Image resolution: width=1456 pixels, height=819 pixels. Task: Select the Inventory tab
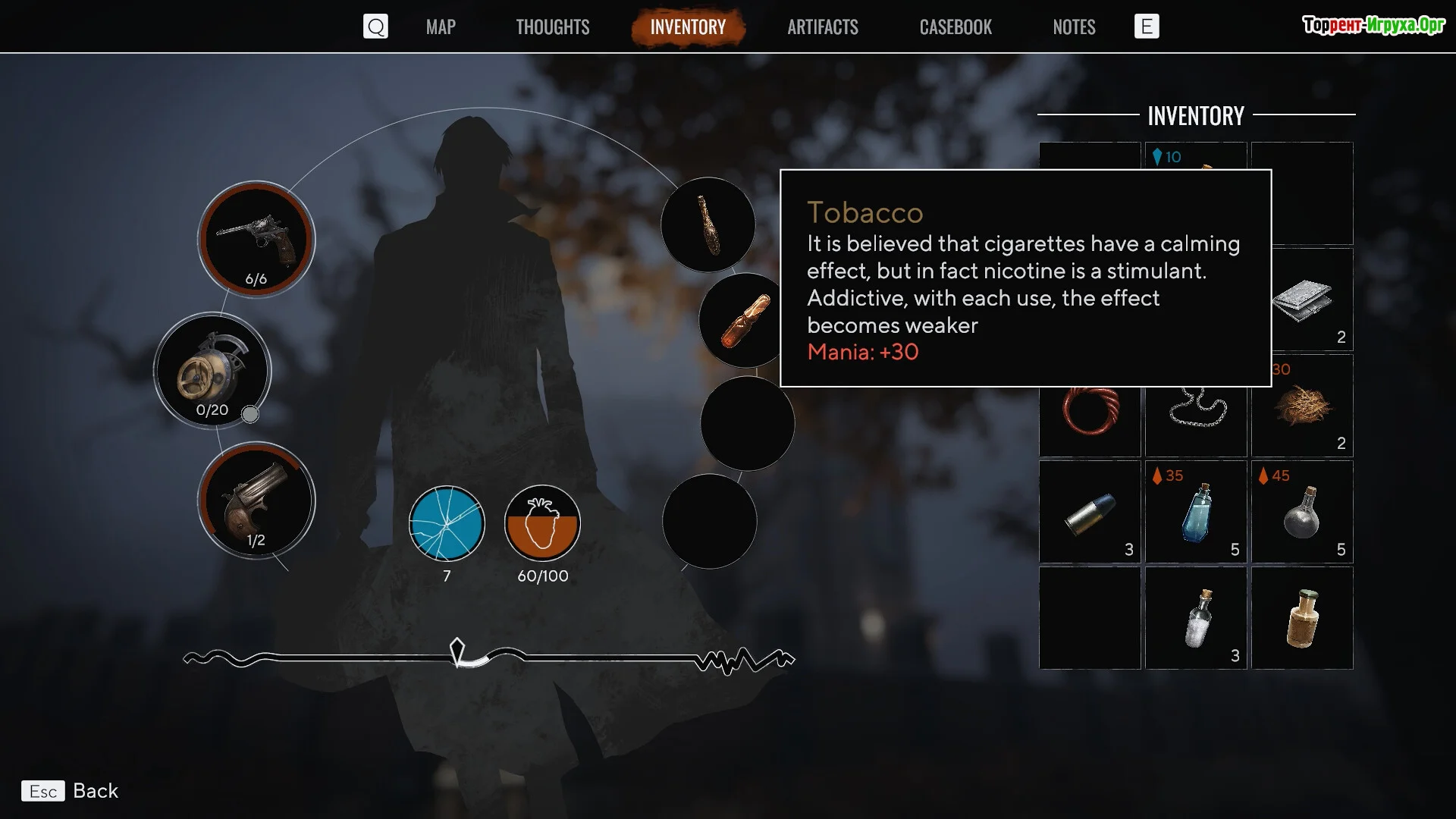tap(688, 27)
